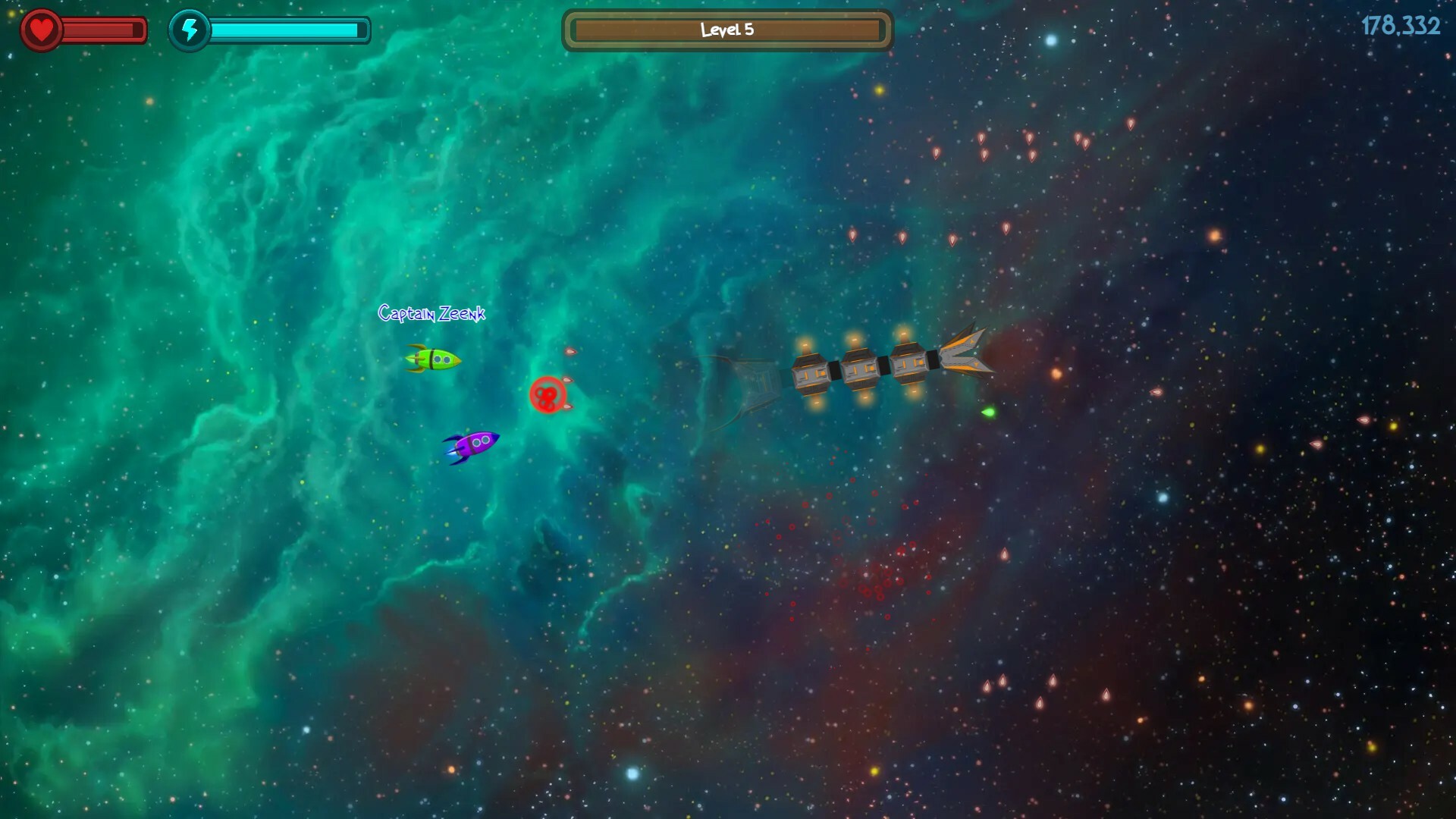1456x819 pixels.
Task: Select the Level 5 title tab
Action: coord(726,30)
